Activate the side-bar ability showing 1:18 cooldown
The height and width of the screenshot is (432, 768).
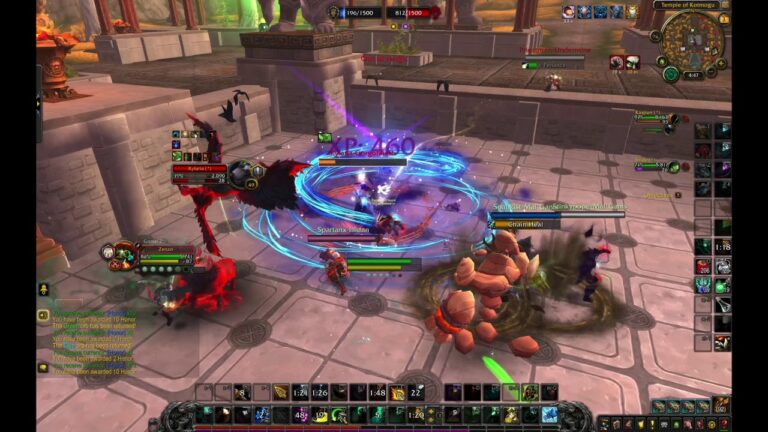(x=723, y=246)
